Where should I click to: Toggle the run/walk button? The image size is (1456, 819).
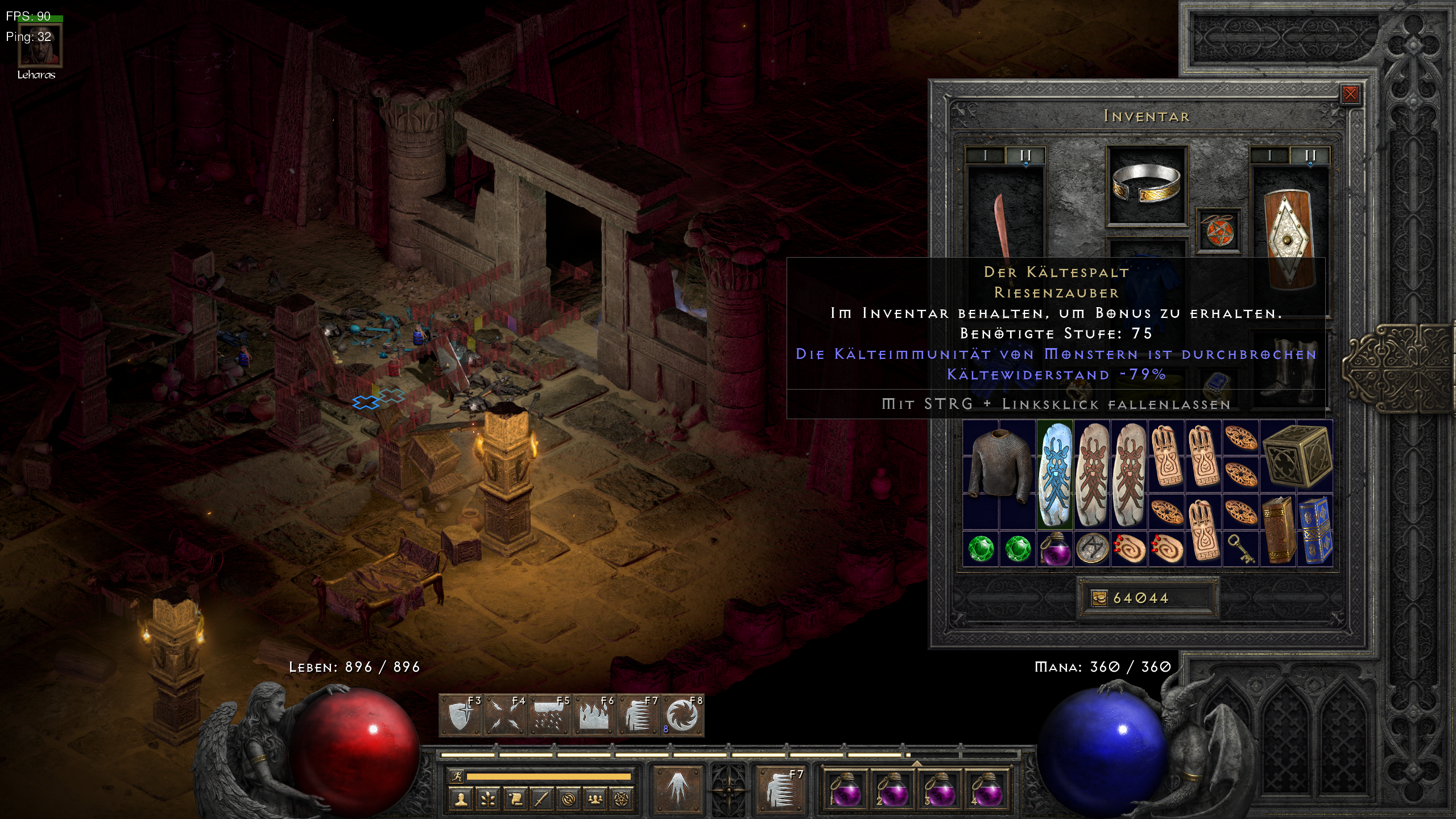456,776
